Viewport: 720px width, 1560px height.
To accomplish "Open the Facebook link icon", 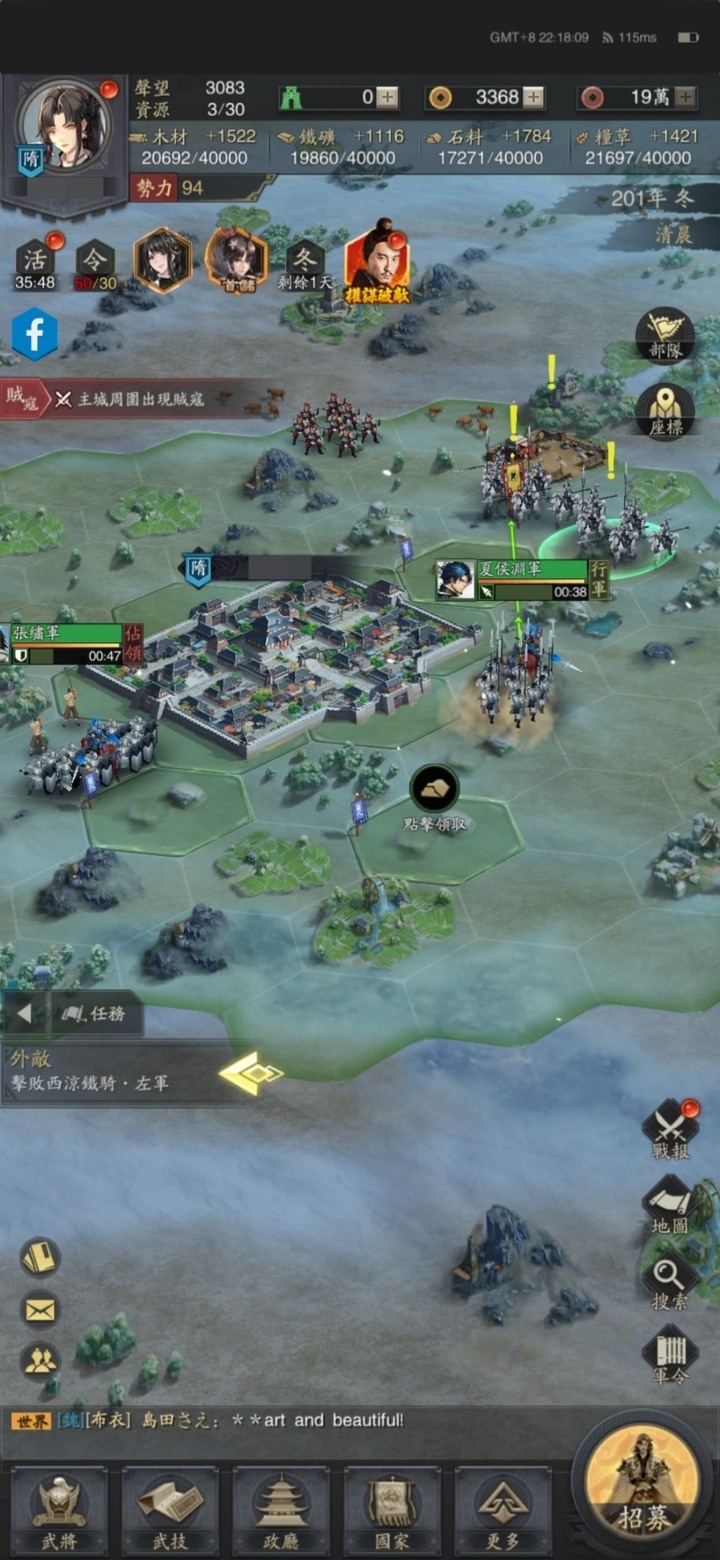I will tap(35, 334).
